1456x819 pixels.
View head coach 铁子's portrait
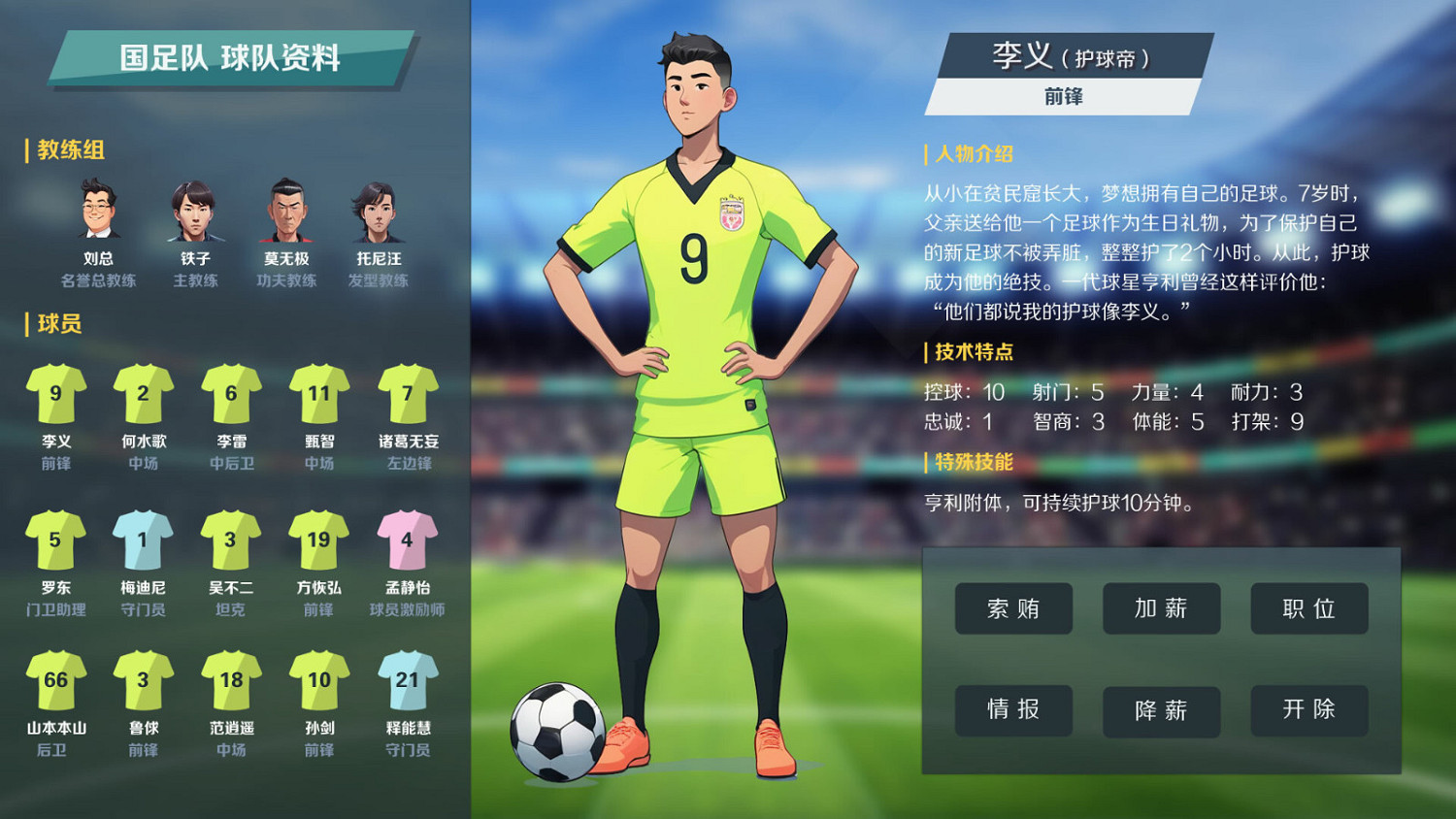click(x=193, y=212)
